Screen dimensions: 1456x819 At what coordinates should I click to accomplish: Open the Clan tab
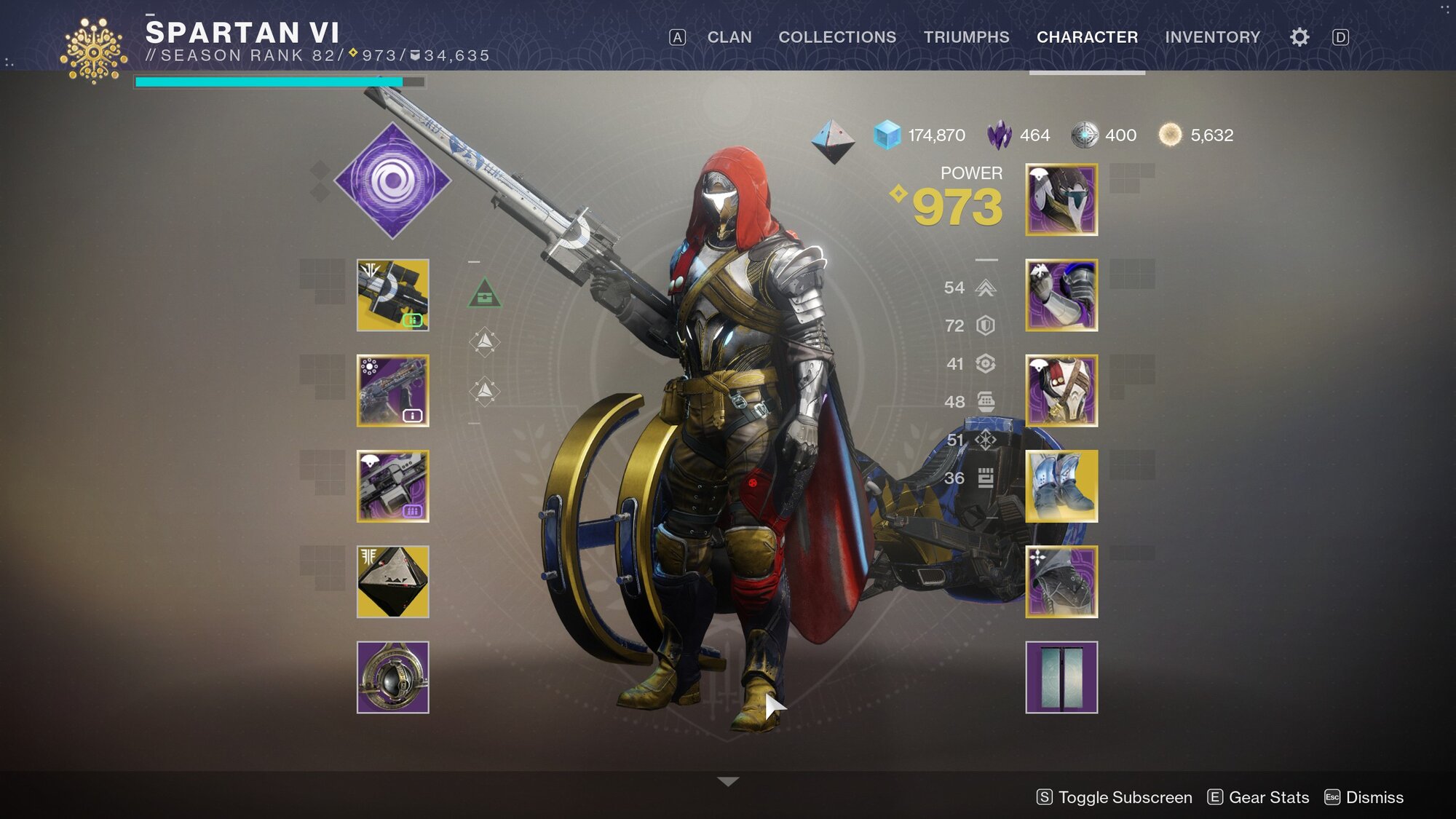tap(729, 37)
